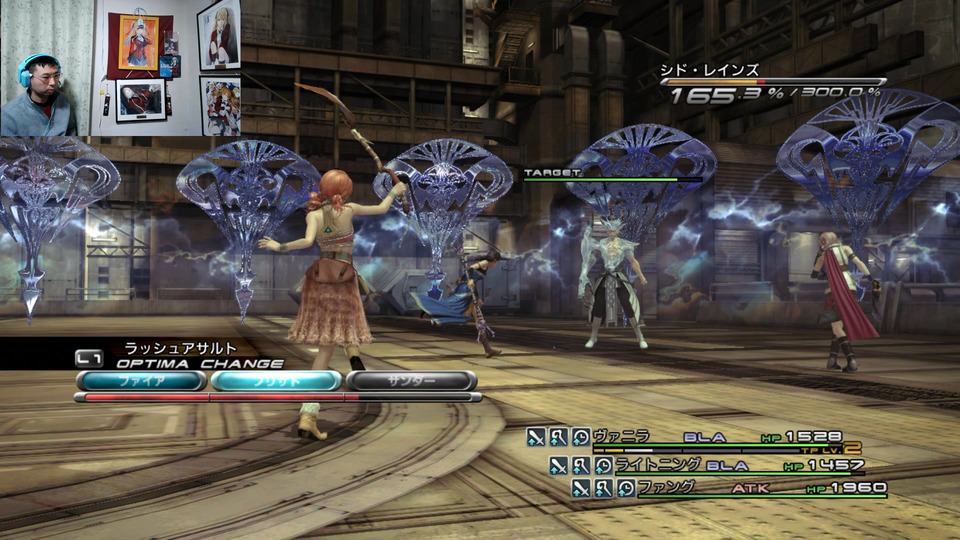Select party member ファング's status row
This screenshot has width=960, height=540.
click(728, 488)
